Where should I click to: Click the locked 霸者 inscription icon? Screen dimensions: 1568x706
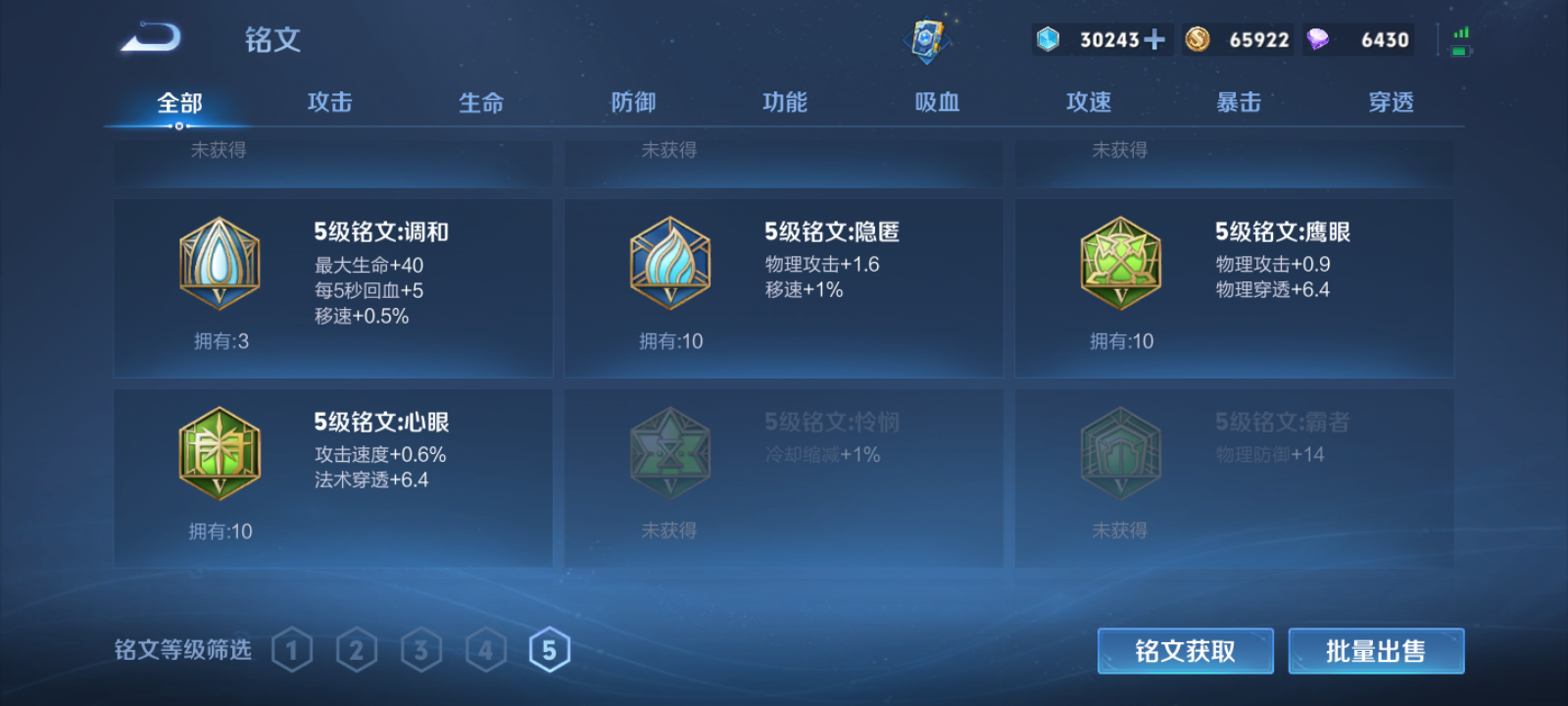point(1120,452)
